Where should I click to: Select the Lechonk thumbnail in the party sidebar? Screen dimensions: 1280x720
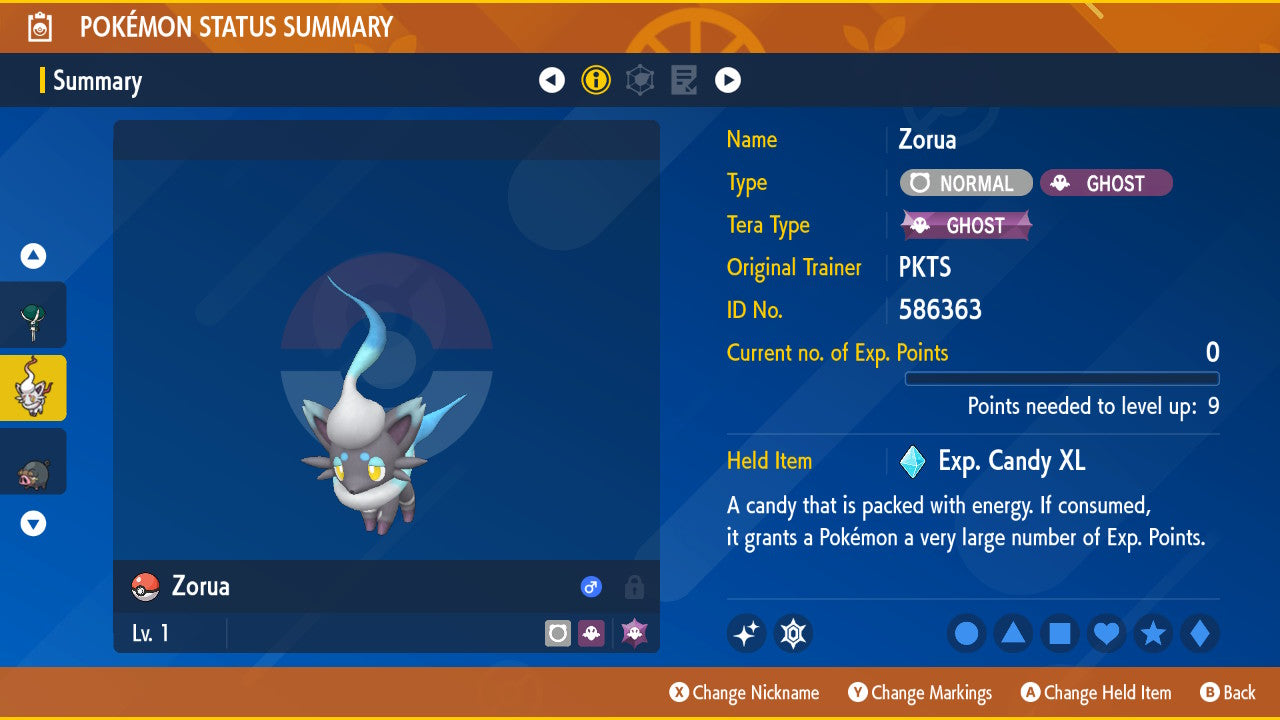coord(33,461)
